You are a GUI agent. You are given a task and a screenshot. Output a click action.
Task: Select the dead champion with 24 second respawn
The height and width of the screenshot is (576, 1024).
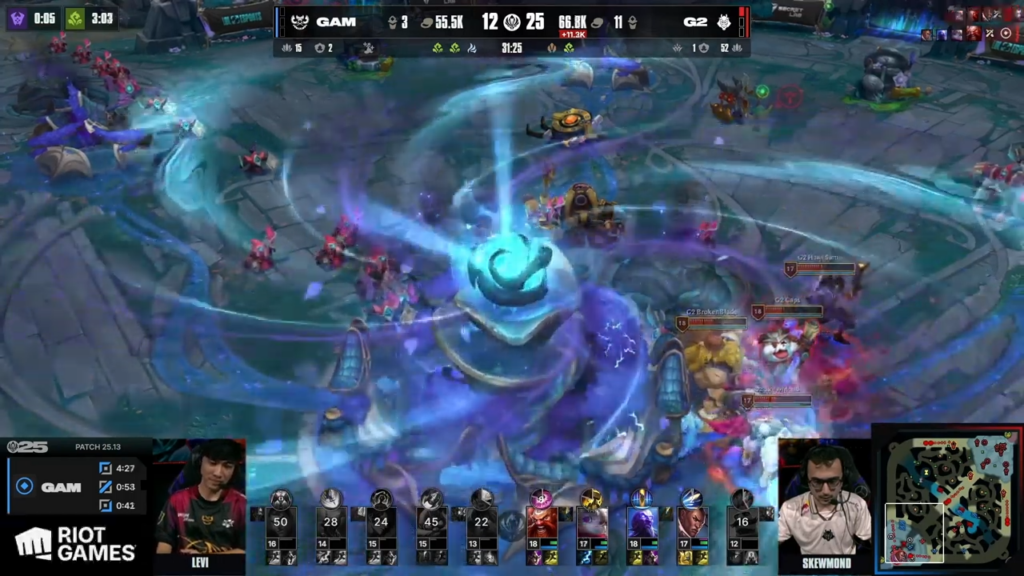[381, 522]
